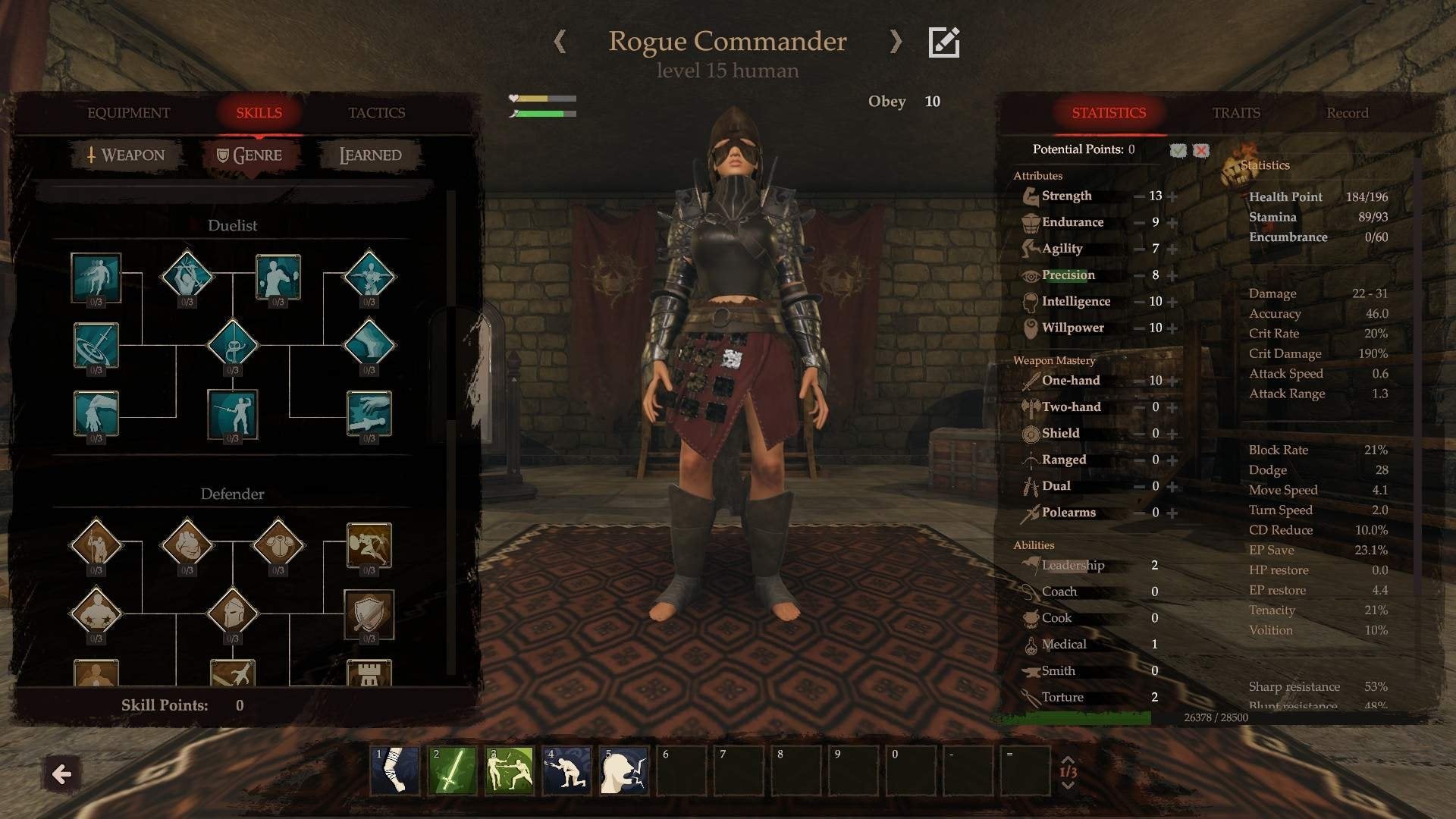1456x819 pixels.
Task: Add a point to One-hand mastery
Action: point(1172,381)
